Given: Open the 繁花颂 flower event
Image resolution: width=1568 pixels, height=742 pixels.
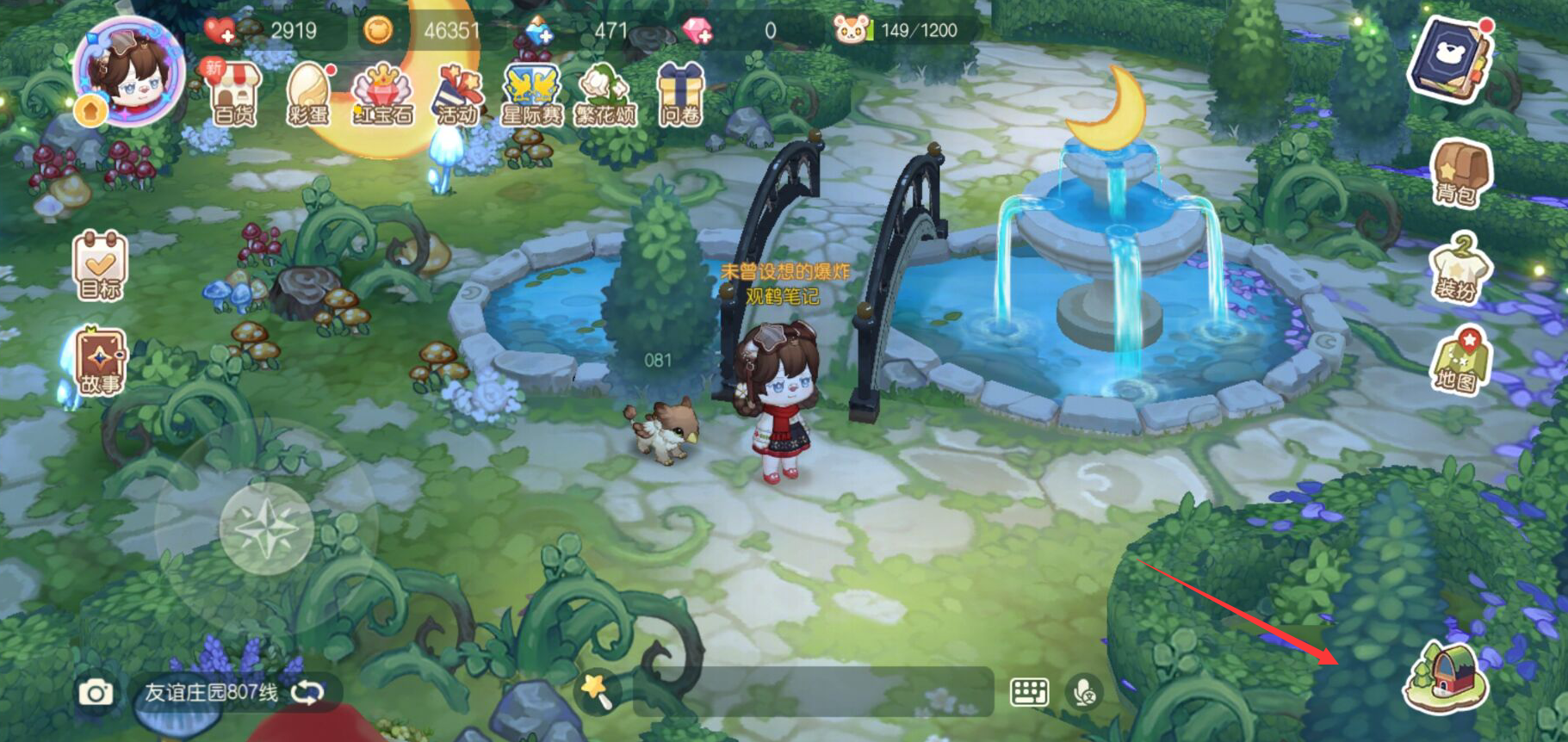Looking at the screenshot, I should pyautogui.click(x=606, y=96).
